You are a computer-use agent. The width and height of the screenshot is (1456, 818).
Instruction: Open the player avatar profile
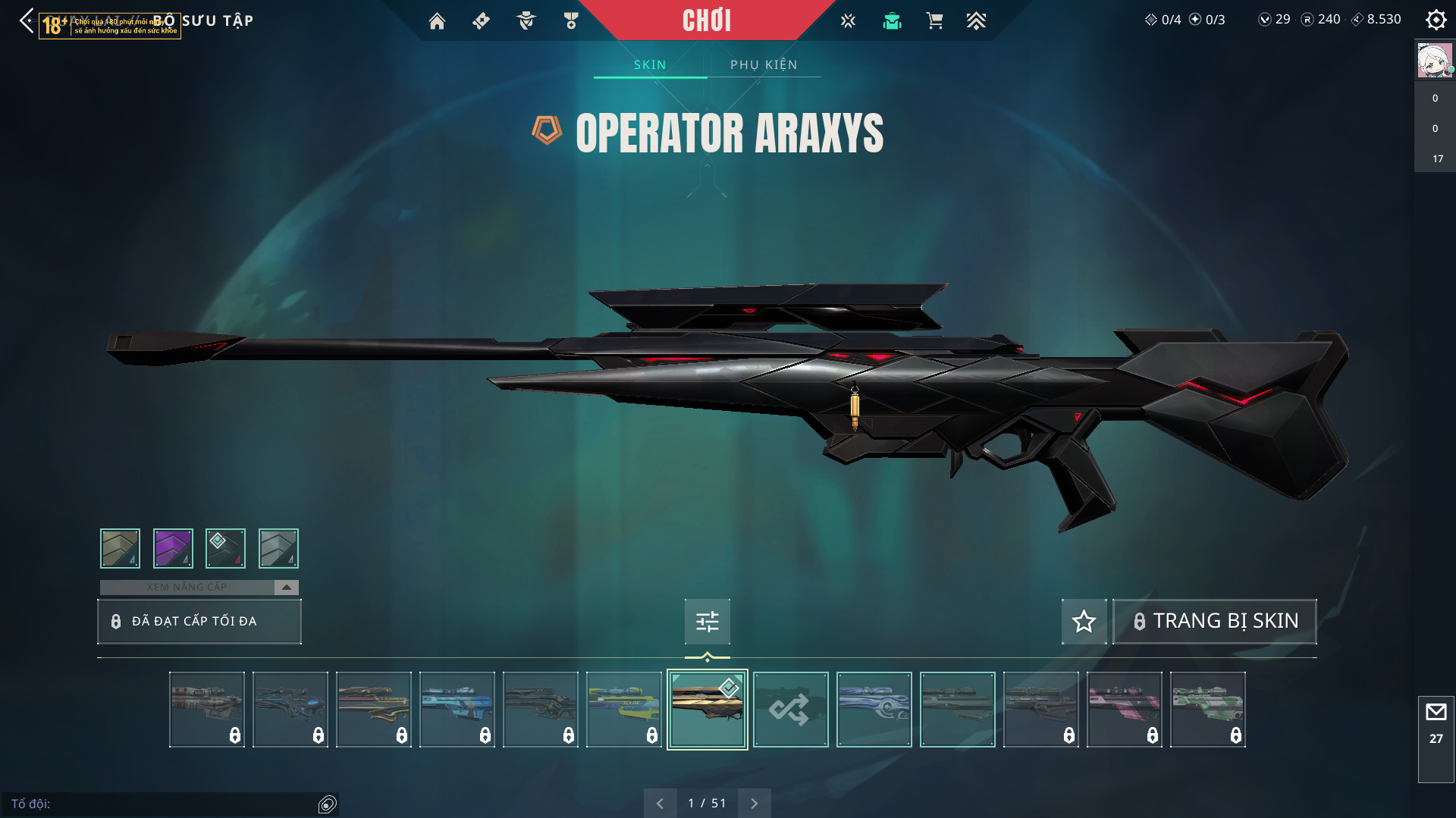(x=1435, y=61)
